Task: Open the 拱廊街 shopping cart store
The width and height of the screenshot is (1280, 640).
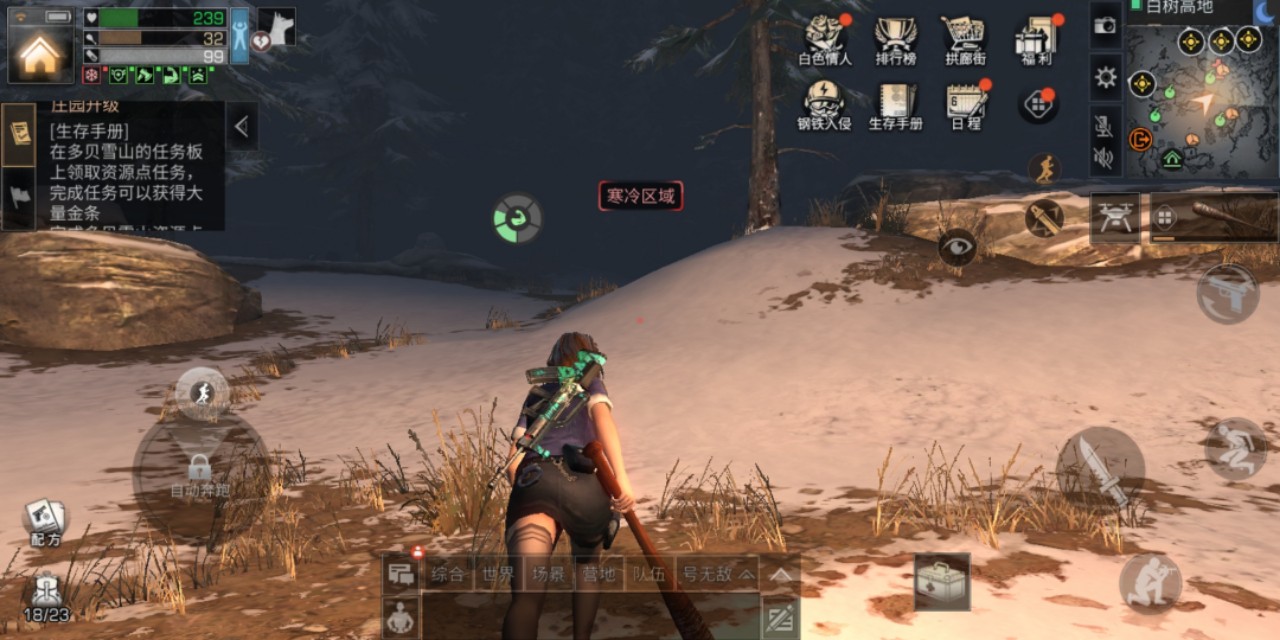Action: [x=965, y=38]
